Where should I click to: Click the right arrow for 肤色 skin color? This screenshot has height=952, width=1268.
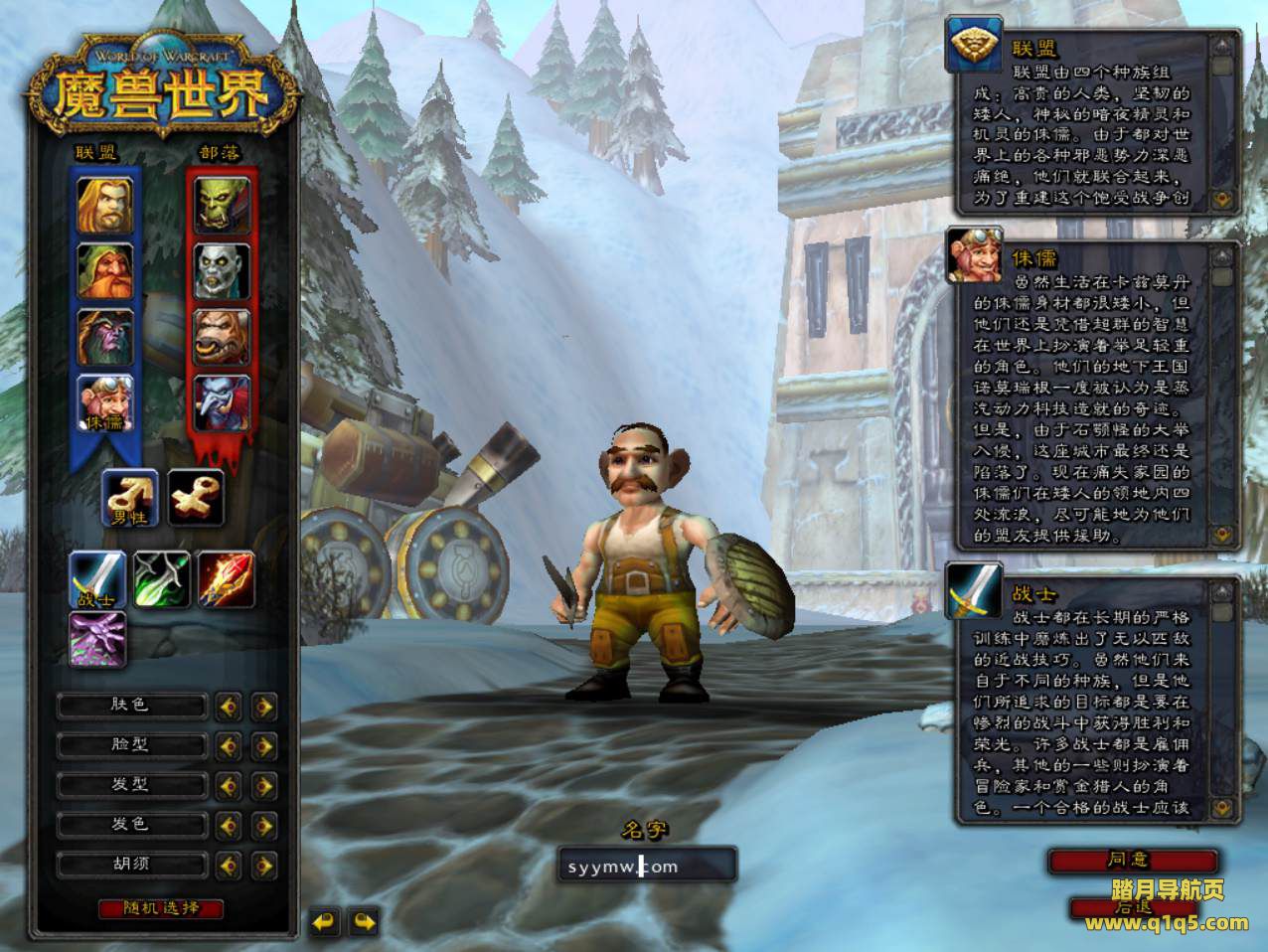click(263, 707)
